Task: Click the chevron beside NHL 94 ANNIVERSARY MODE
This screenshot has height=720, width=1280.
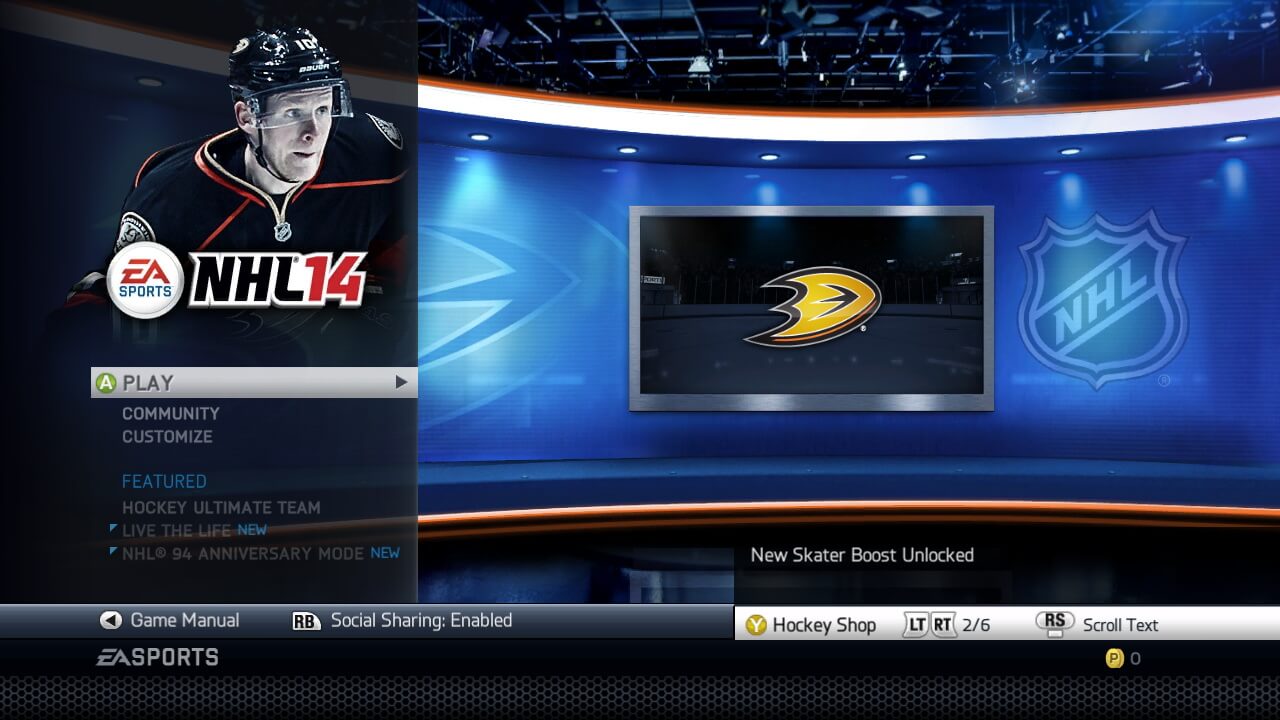Action: tap(113, 552)
